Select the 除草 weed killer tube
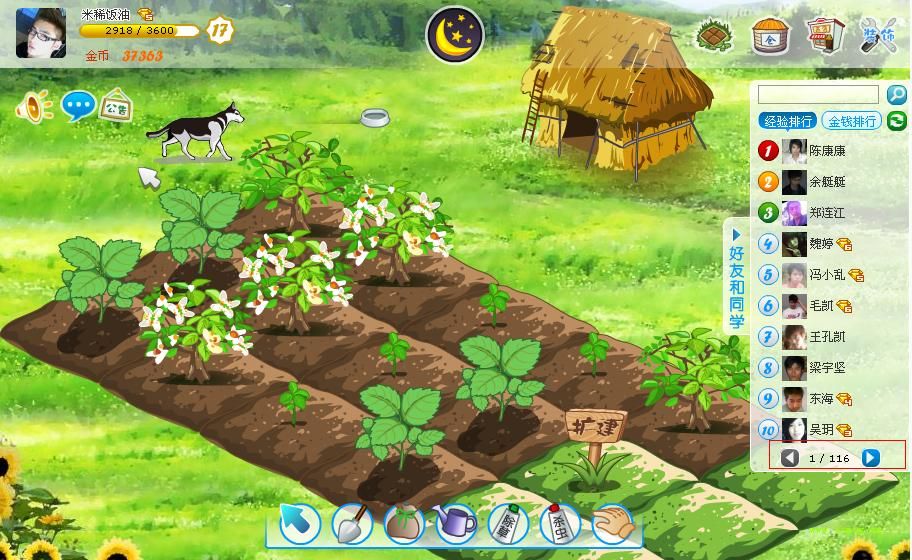 tap(508, 523)
